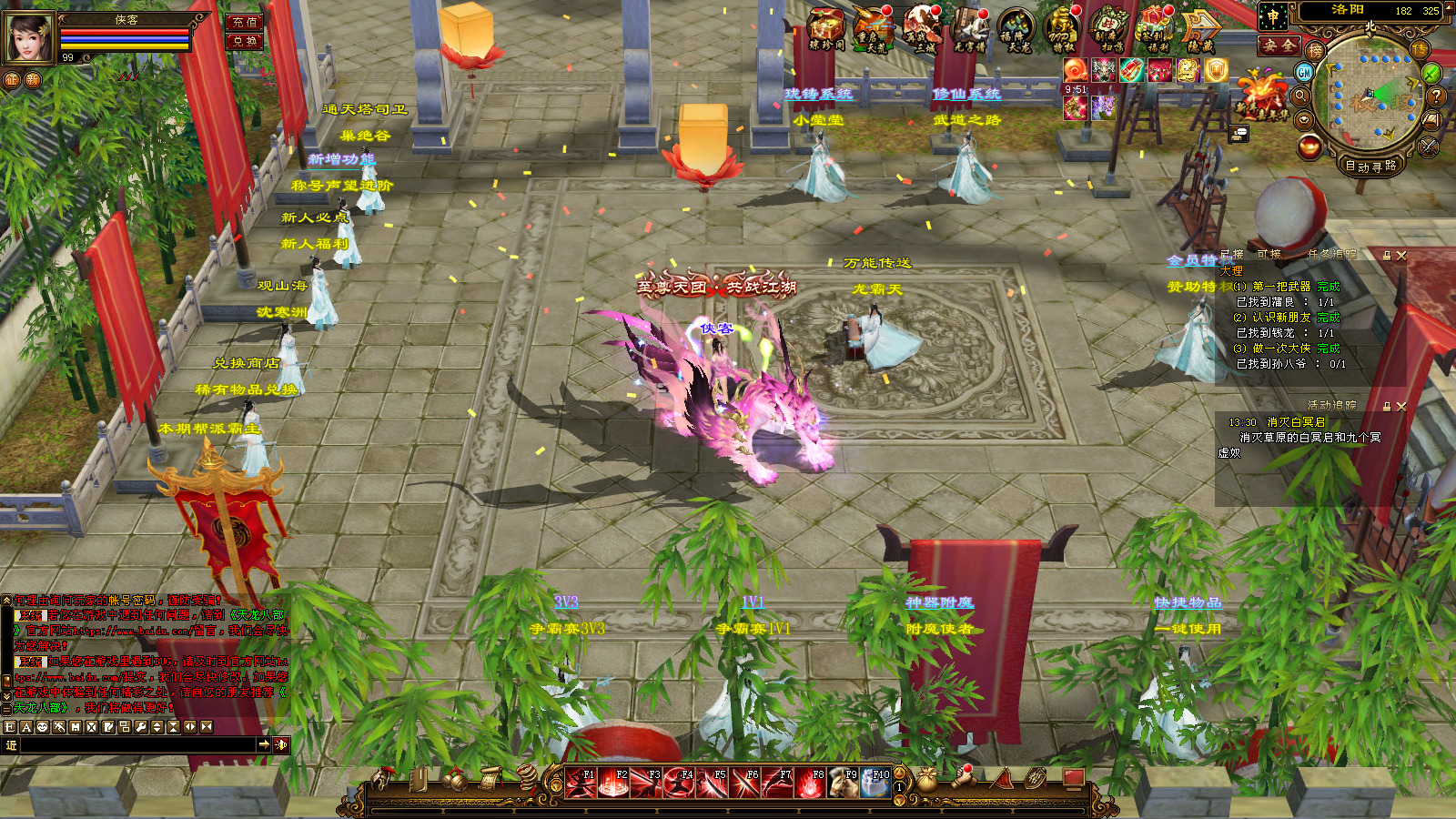The height and width of the screenshot is (819, 1456).
Task: Click the chat input field
Action: point(136,745)
